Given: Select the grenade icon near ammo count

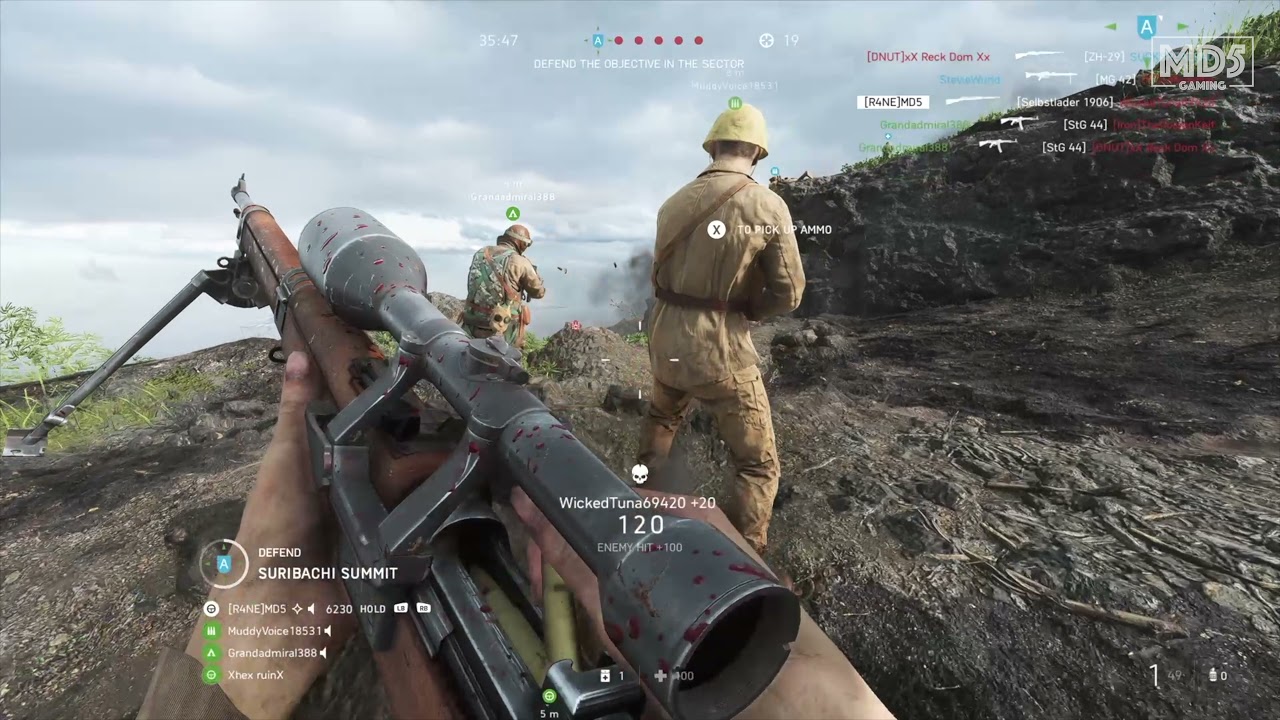Looking at the screenshot, I should [x=1213, y=676].
